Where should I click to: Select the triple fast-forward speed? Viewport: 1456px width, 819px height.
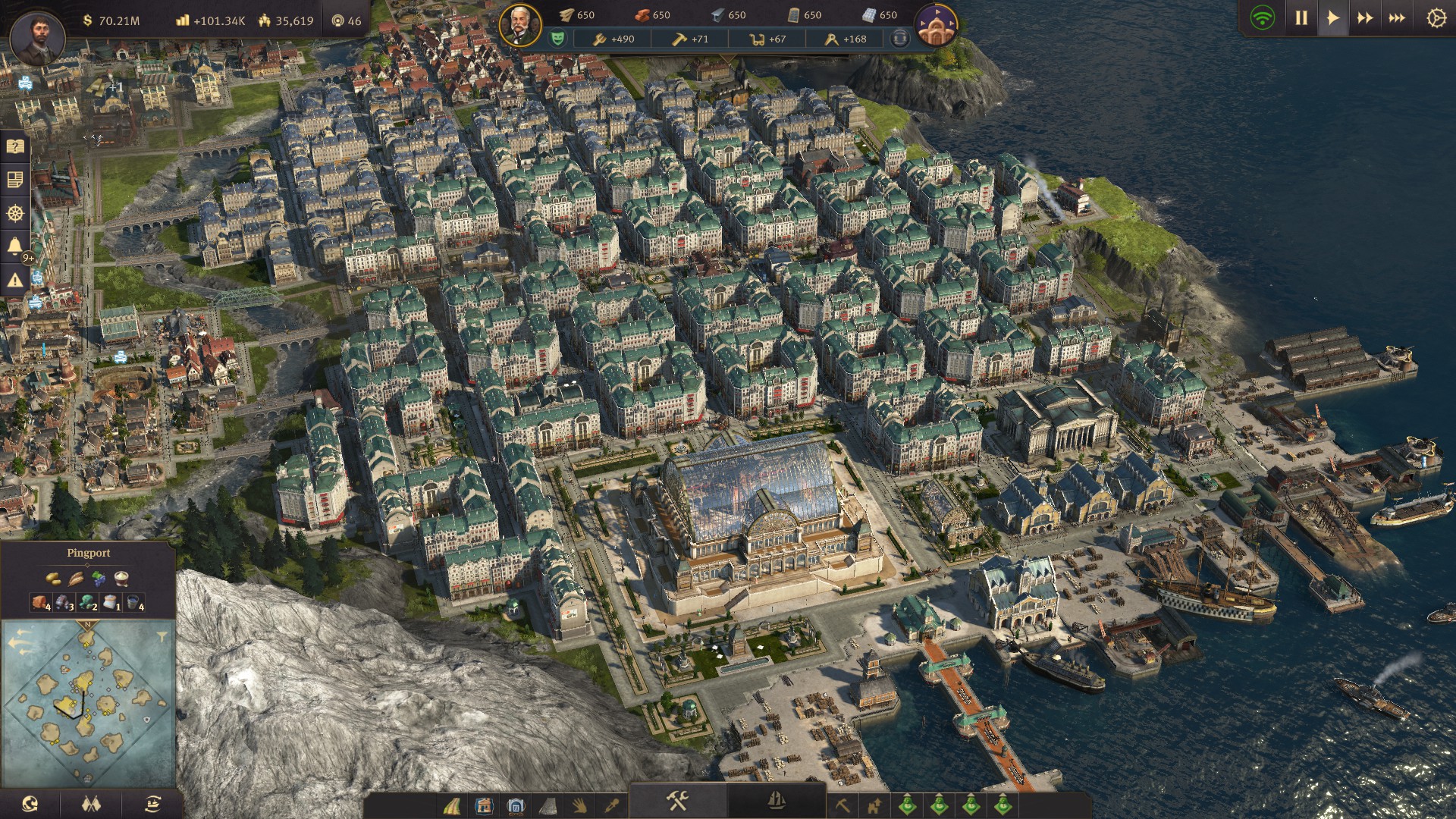[1397, 18]
